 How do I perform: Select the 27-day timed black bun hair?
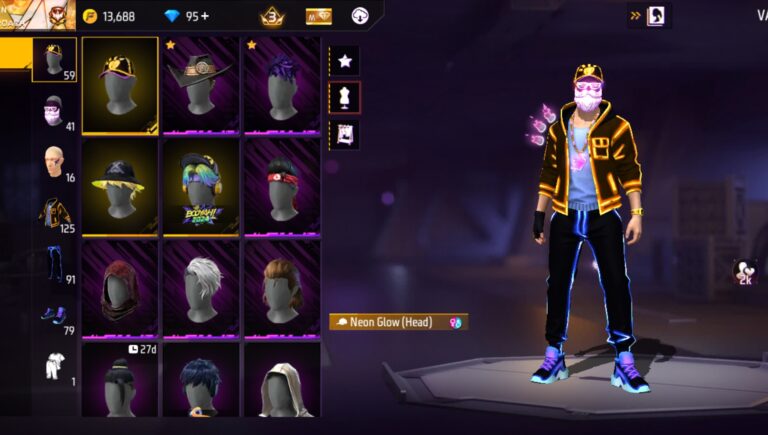[x=120, y=380]
